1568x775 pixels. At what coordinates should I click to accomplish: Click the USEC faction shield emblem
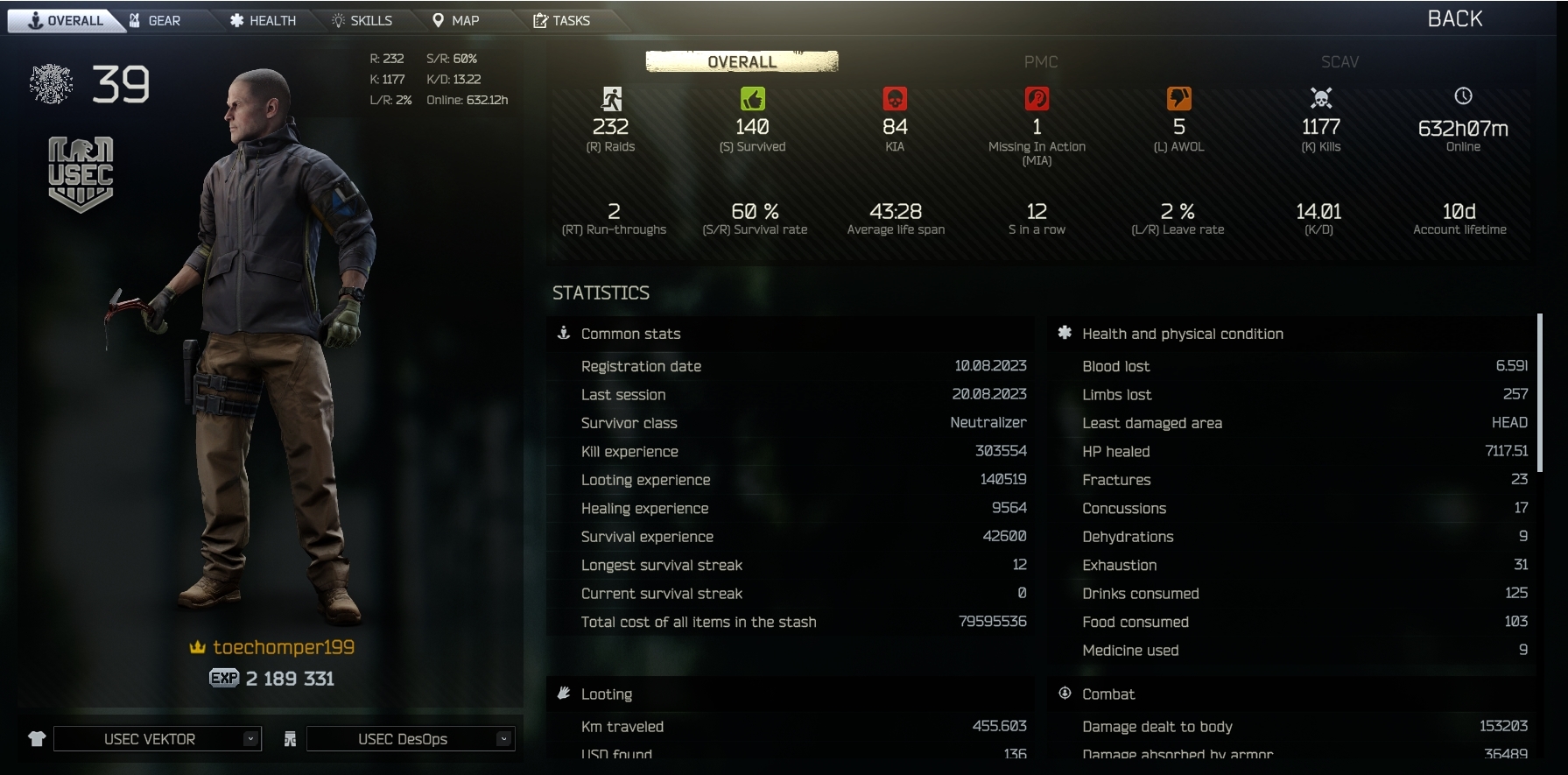point(80,173)
